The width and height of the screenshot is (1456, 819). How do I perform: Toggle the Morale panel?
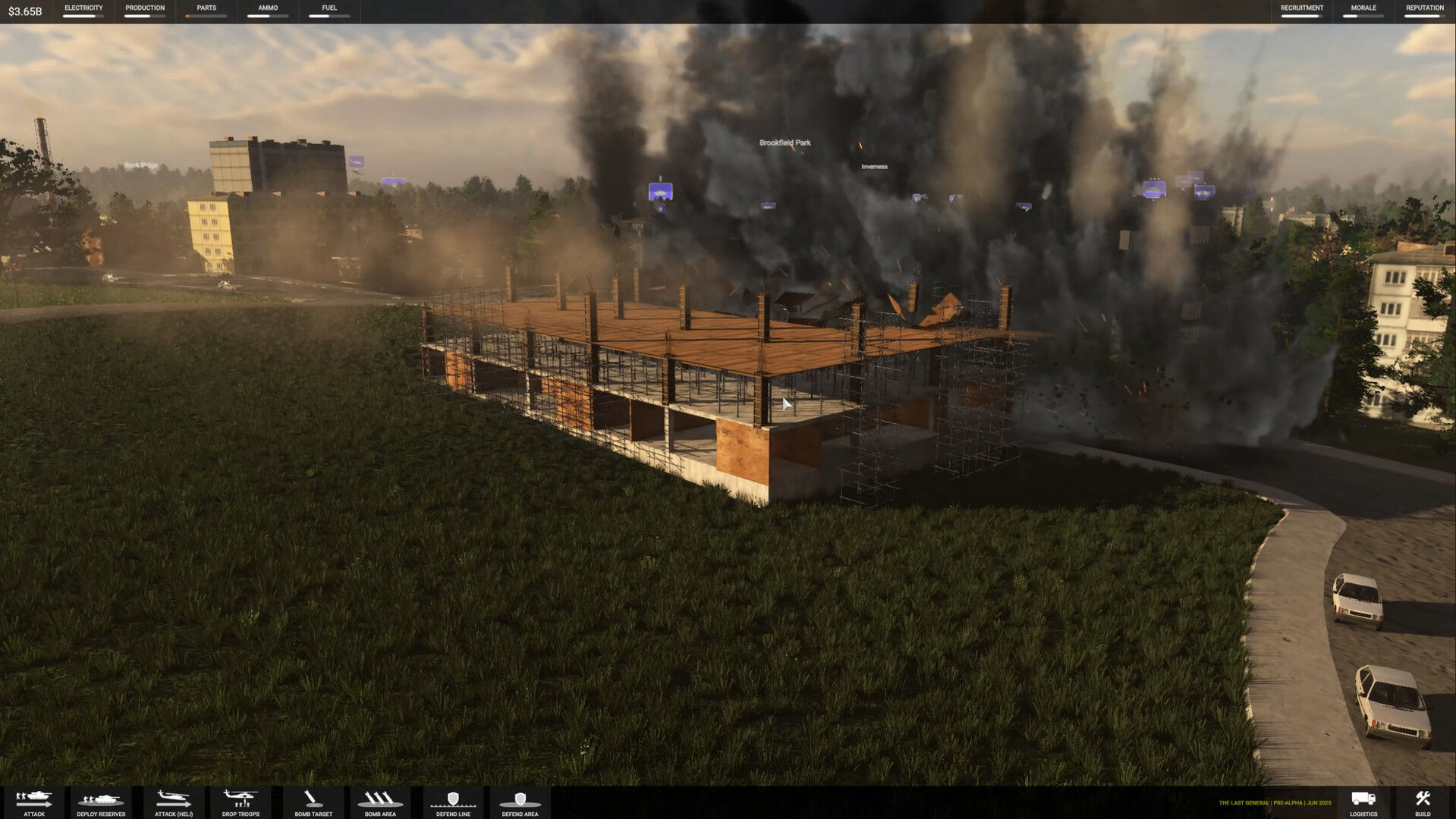(x=1363, y=11)
